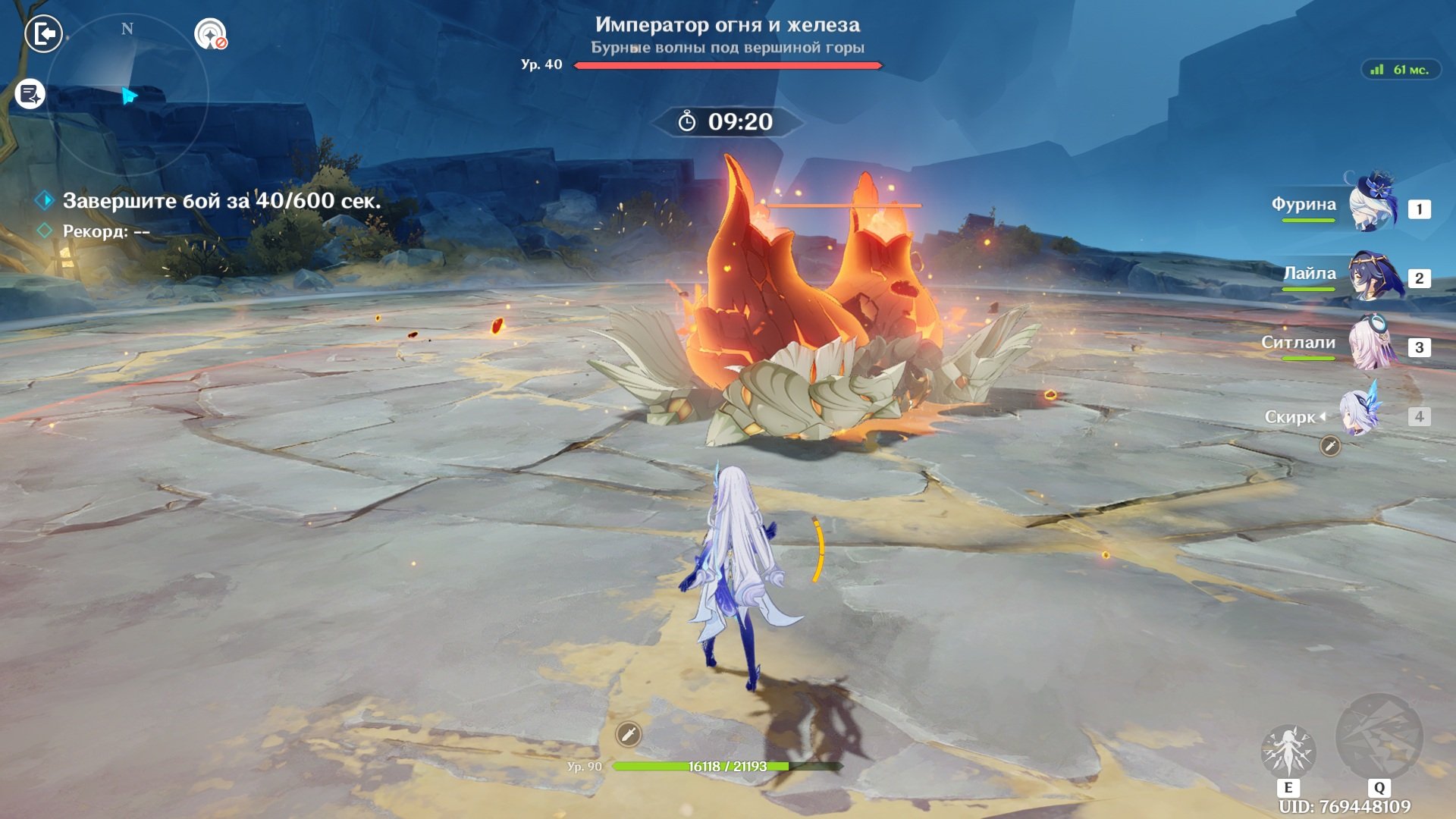Switch to Furina in the party list
This screenshot has width=1456, height=819.
pos(1373,205)
